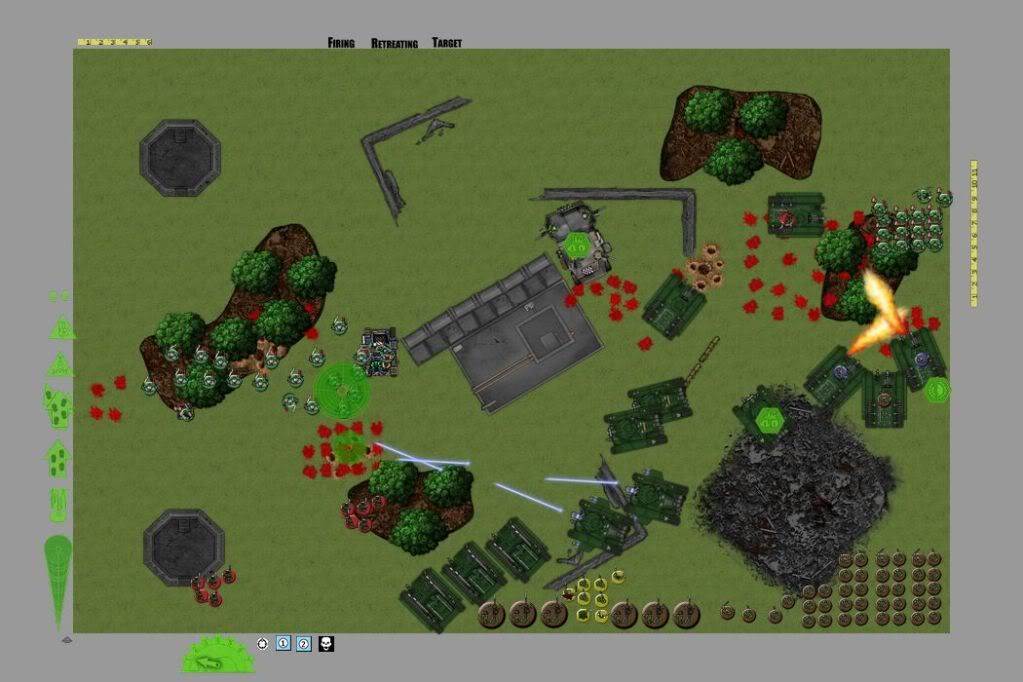Choose the blue number 1 marker
Image resolution: width=1023 pixels, height=682 pixels.
[283, 643]
